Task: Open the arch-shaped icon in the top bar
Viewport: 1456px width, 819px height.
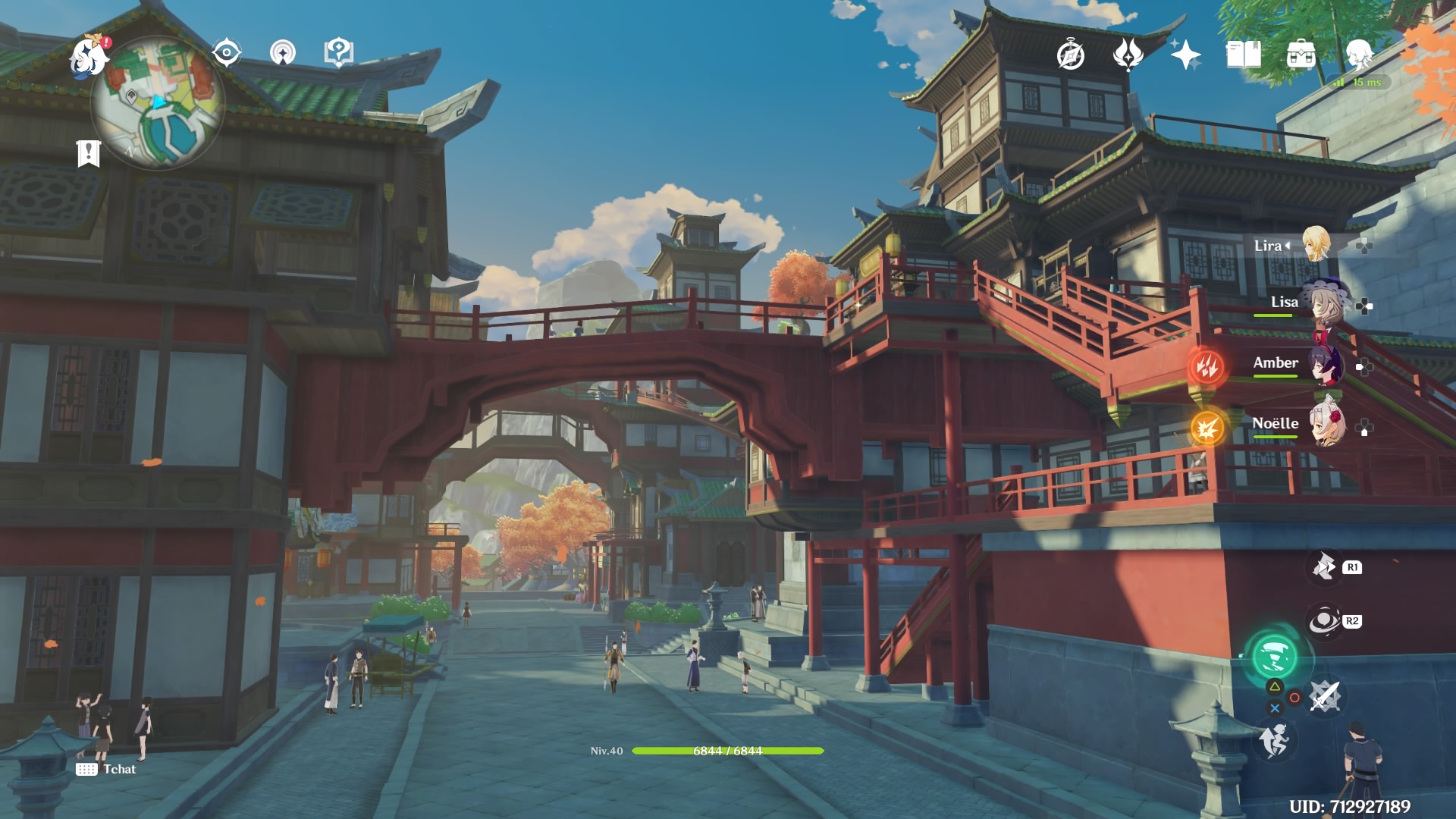Action: [283, 53]
